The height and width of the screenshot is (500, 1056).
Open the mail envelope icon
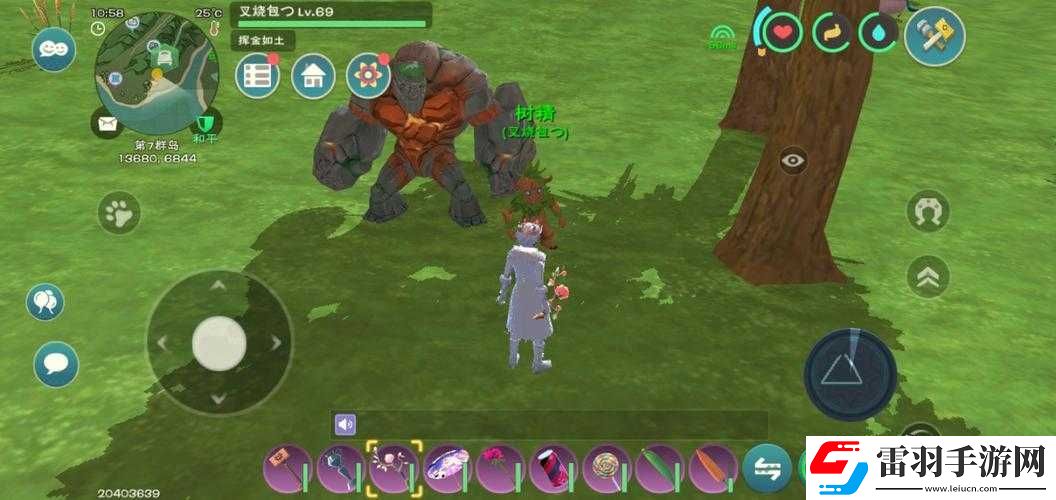coord(107,124)
